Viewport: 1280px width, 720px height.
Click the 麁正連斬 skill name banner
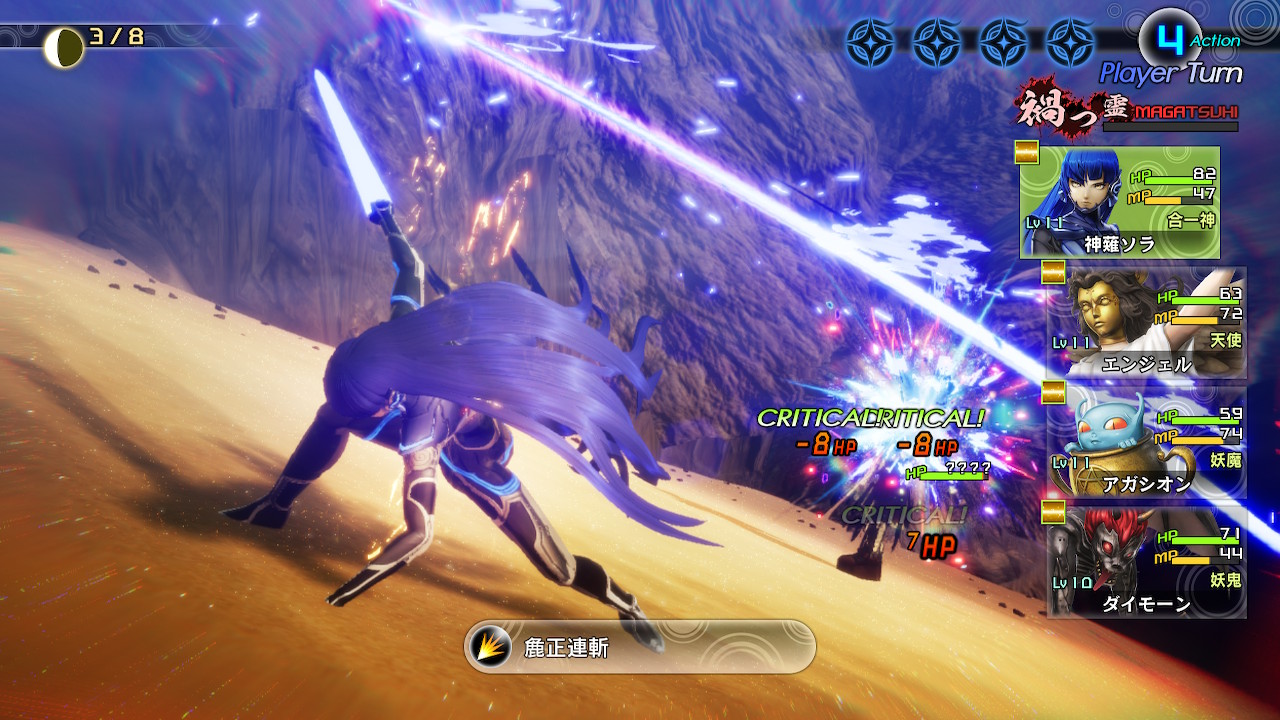640,647
